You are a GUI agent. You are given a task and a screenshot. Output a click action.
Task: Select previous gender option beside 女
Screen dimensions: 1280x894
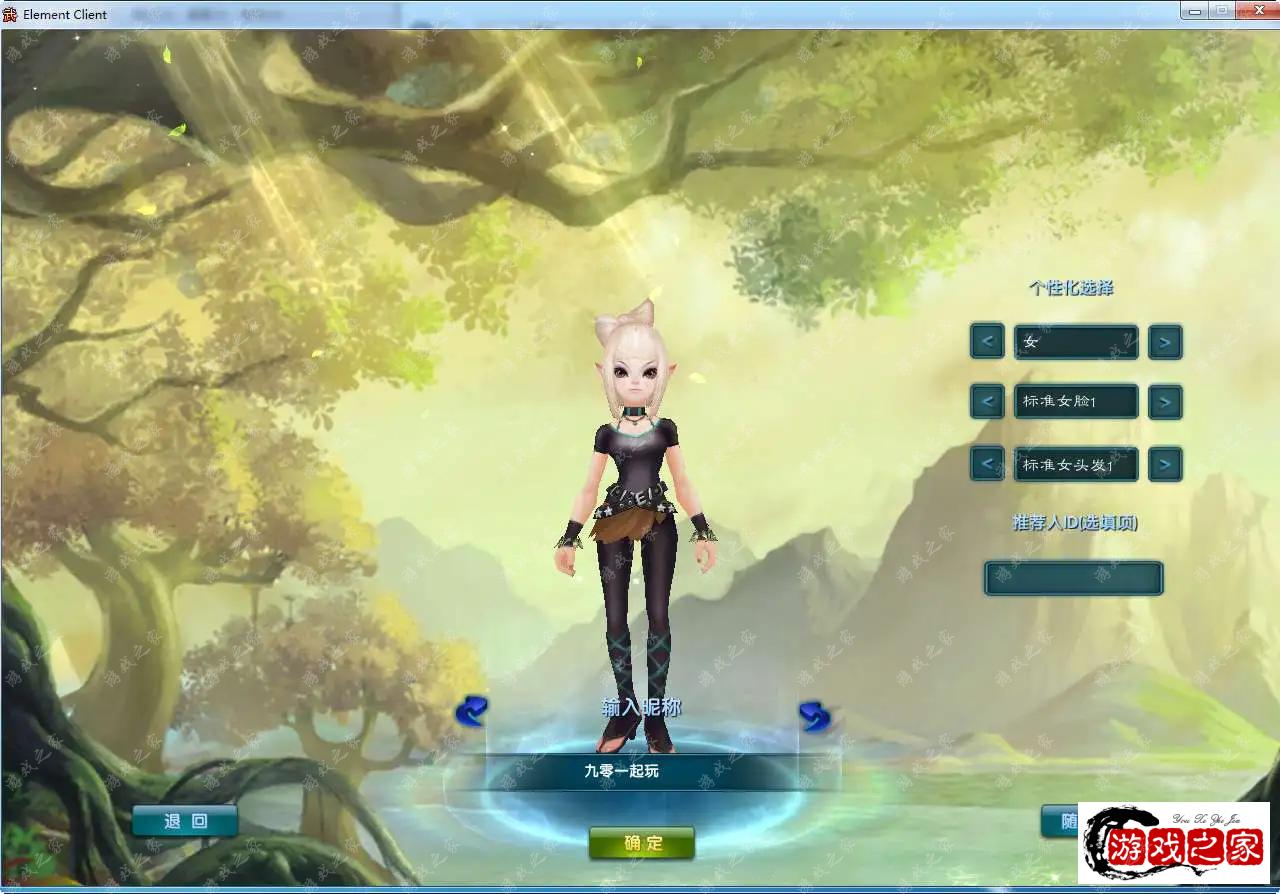click(x=987, y=342)
